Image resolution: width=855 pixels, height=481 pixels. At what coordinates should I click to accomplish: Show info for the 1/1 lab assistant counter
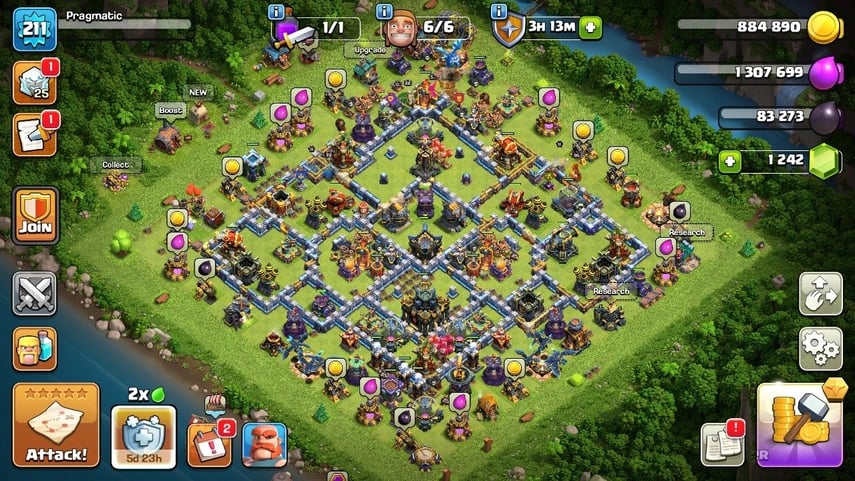click(277, 12)
